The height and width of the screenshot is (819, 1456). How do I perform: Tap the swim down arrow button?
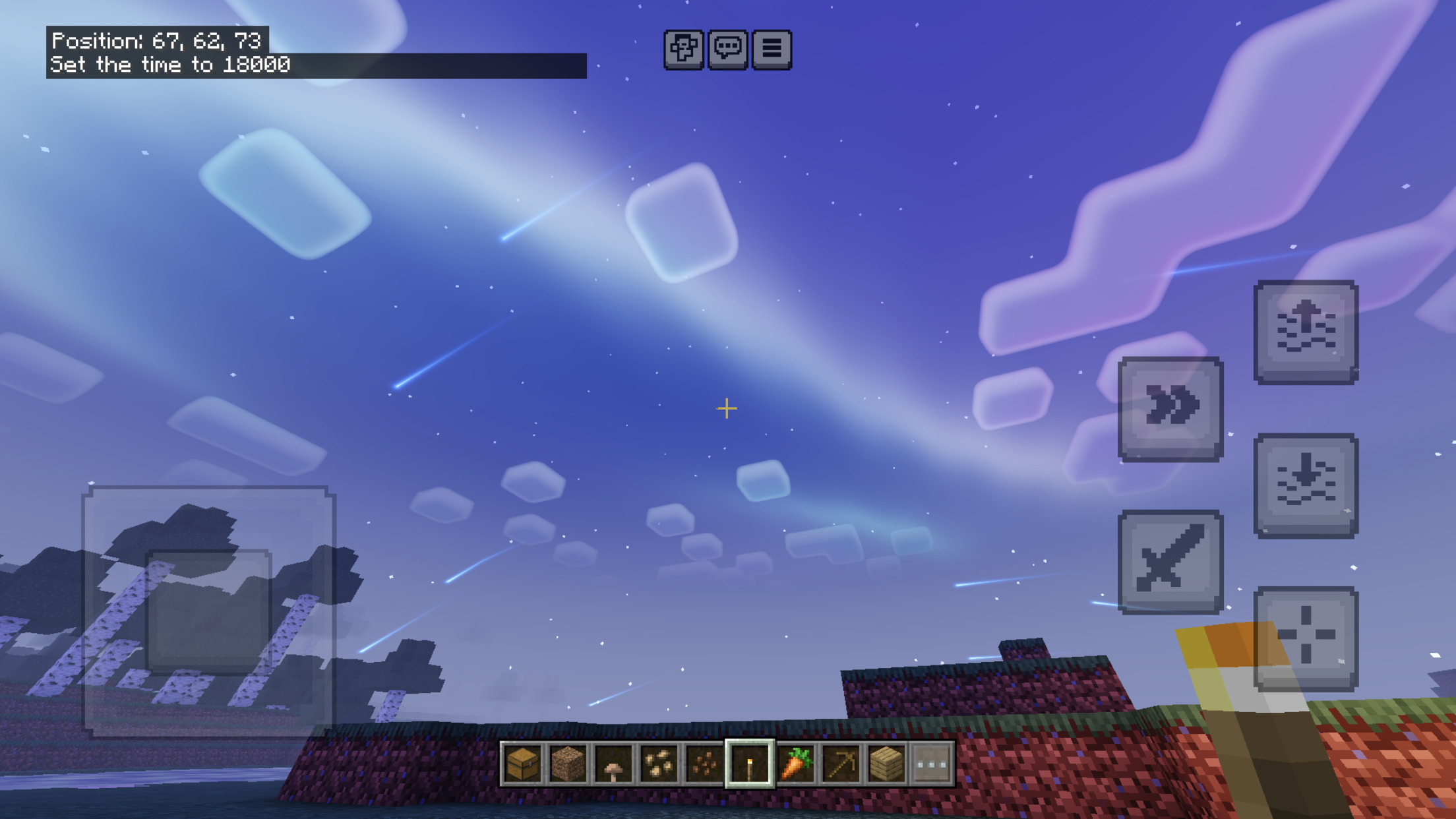click(x=1306, y=485)
